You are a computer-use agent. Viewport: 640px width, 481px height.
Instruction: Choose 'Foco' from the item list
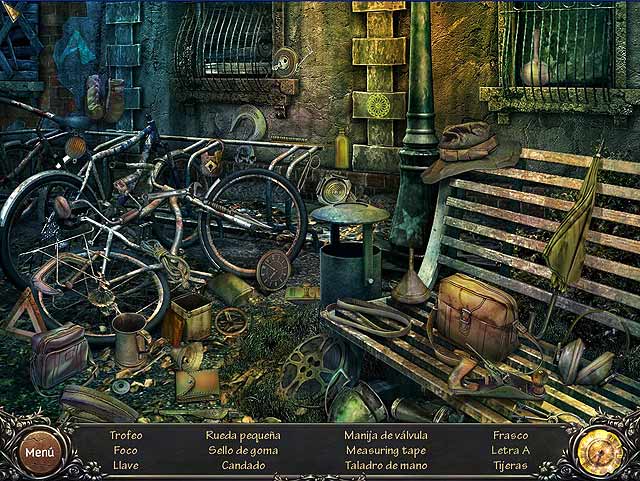tap(126, 450)
